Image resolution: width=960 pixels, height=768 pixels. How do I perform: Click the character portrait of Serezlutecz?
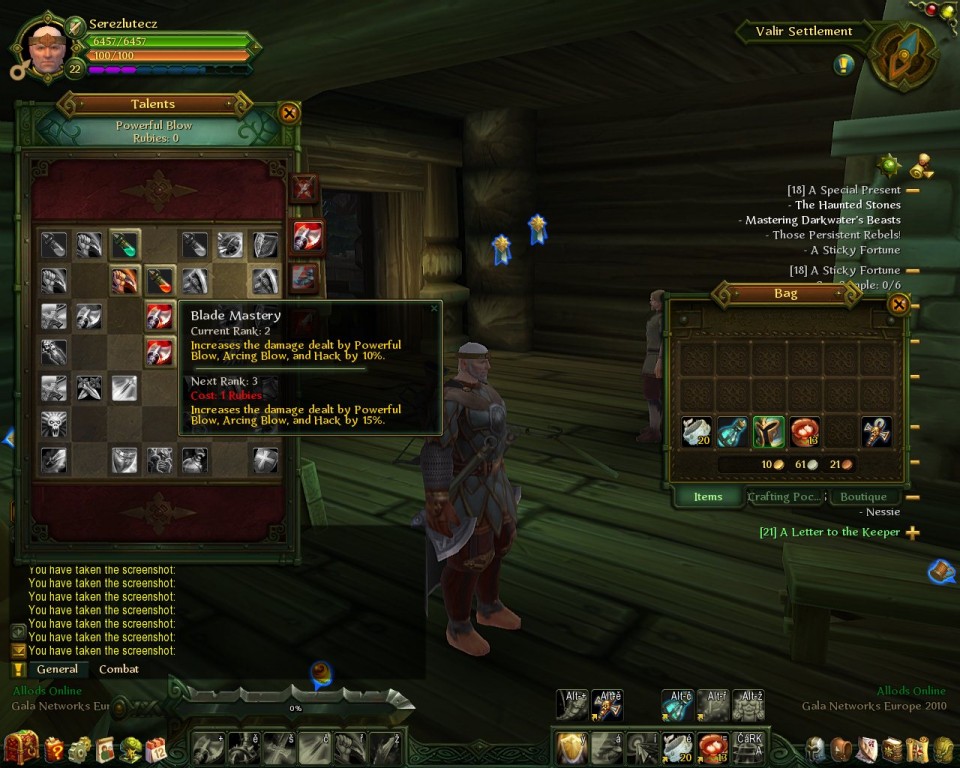[45, 46]
